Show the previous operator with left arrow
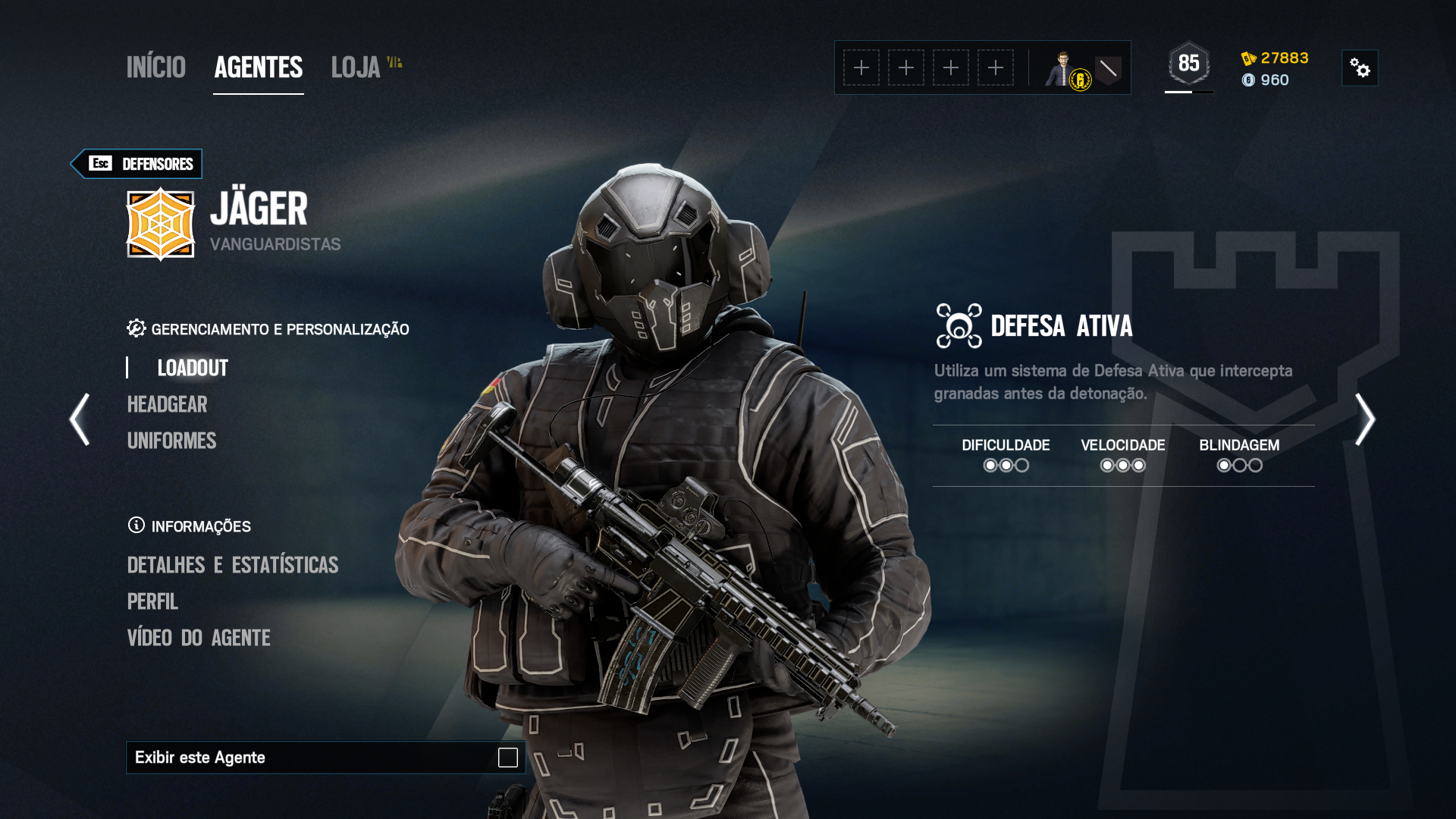This screenshot has width=1456, height=819. [x=80, y=419]
